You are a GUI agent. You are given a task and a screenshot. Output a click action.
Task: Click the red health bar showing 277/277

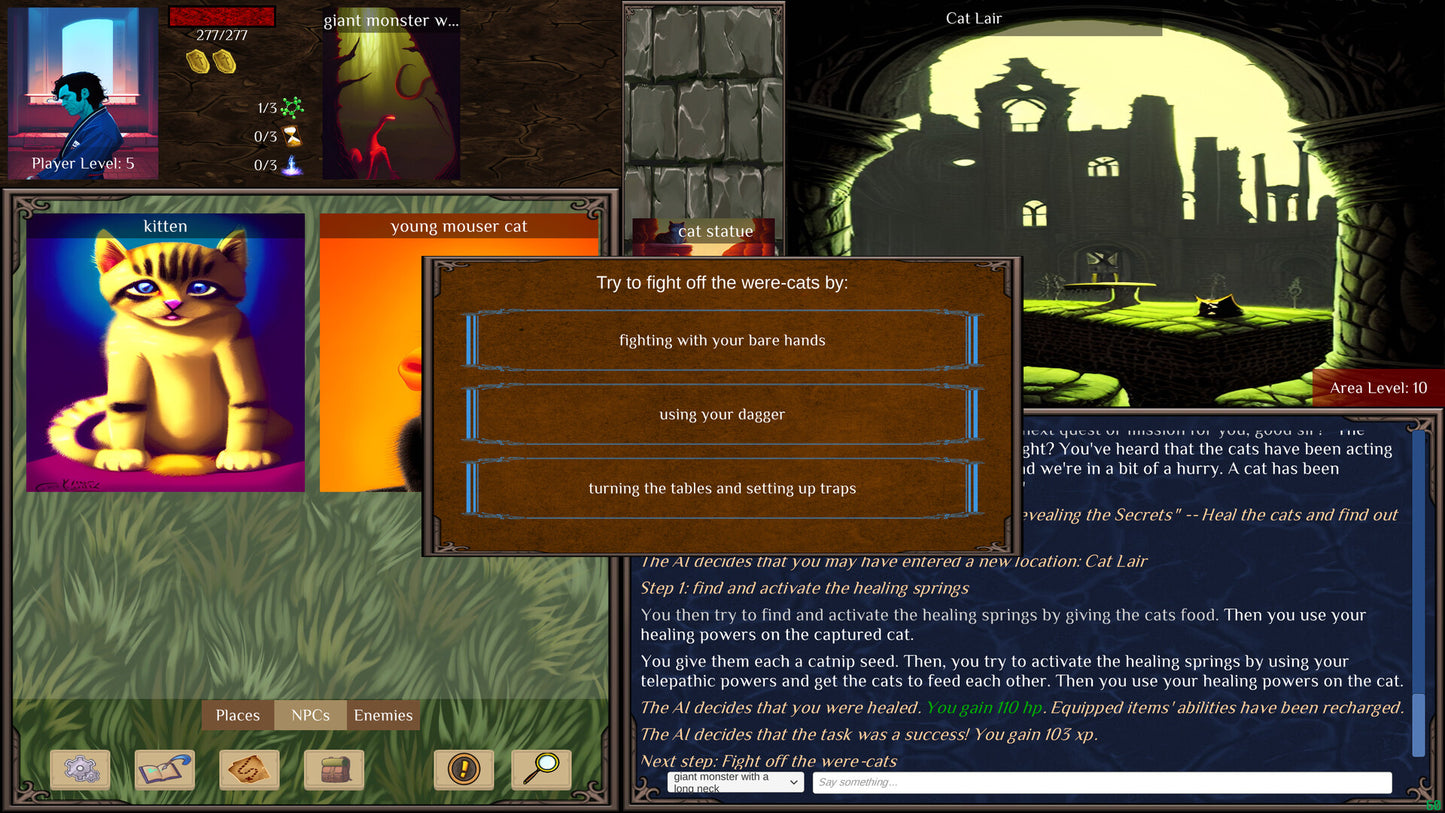[x=222, y=15]
